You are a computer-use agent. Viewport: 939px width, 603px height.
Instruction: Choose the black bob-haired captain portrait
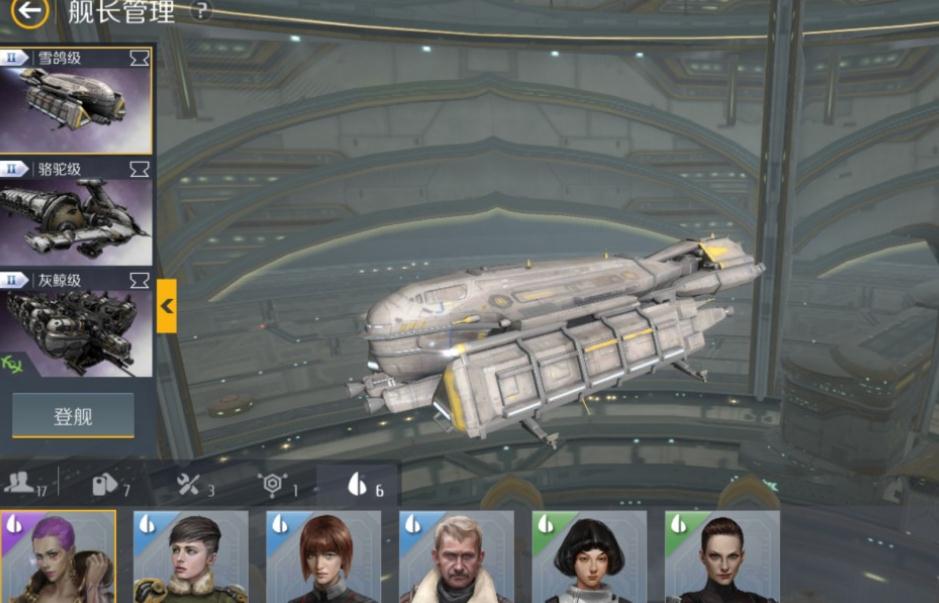pos(590,557)
